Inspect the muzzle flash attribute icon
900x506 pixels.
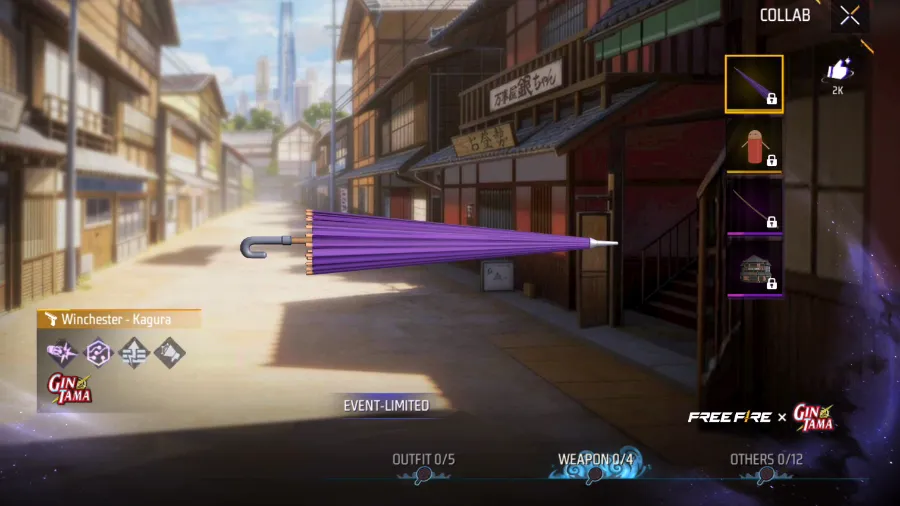point(62,352)
